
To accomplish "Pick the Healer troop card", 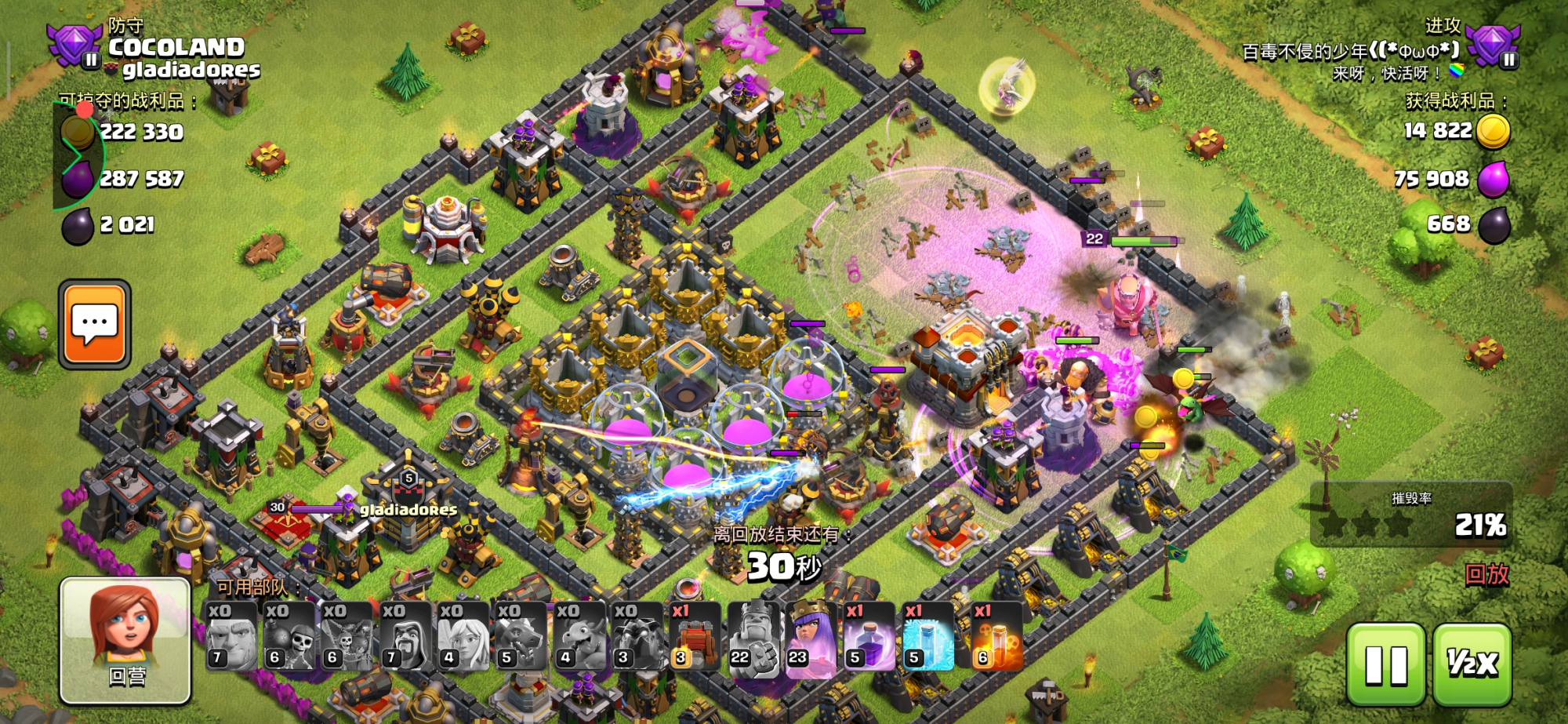I will tap(463, 636).
